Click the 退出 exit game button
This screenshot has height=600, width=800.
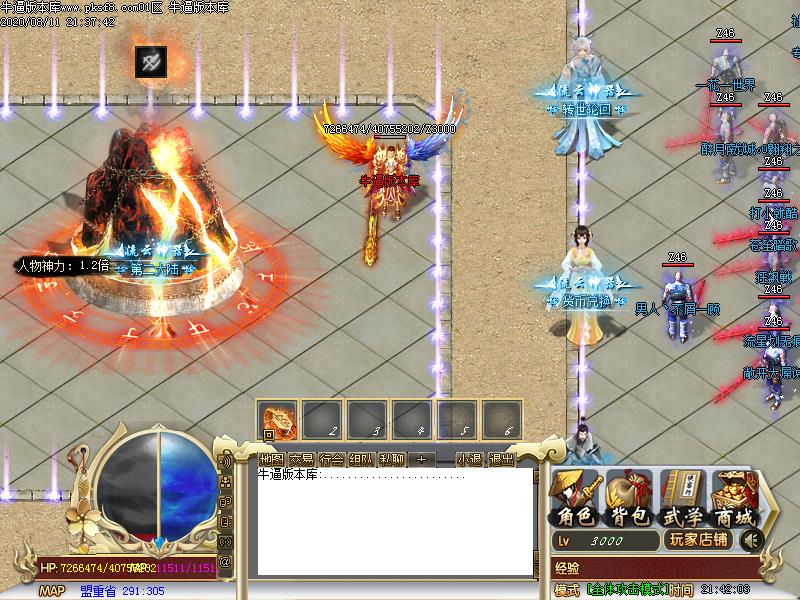501,459
